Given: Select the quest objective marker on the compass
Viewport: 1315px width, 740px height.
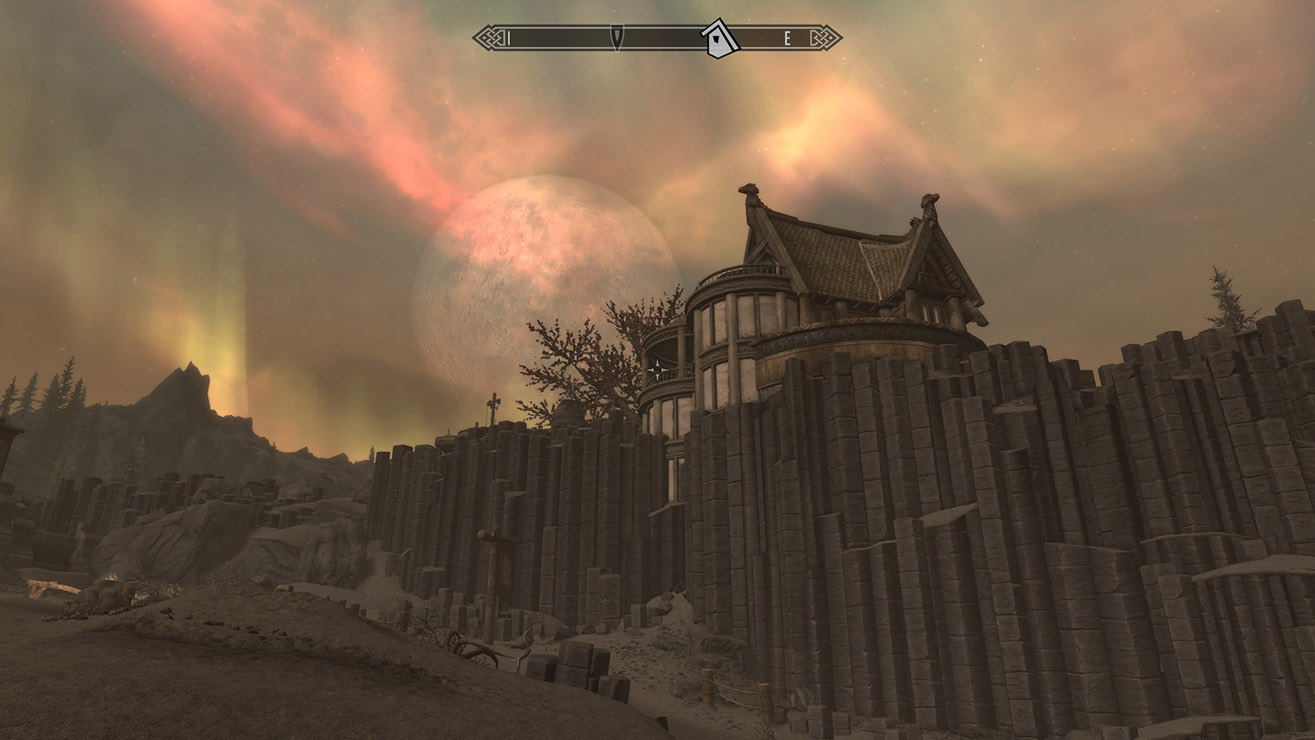Looking at the screenshot, I should coord(616,38).
